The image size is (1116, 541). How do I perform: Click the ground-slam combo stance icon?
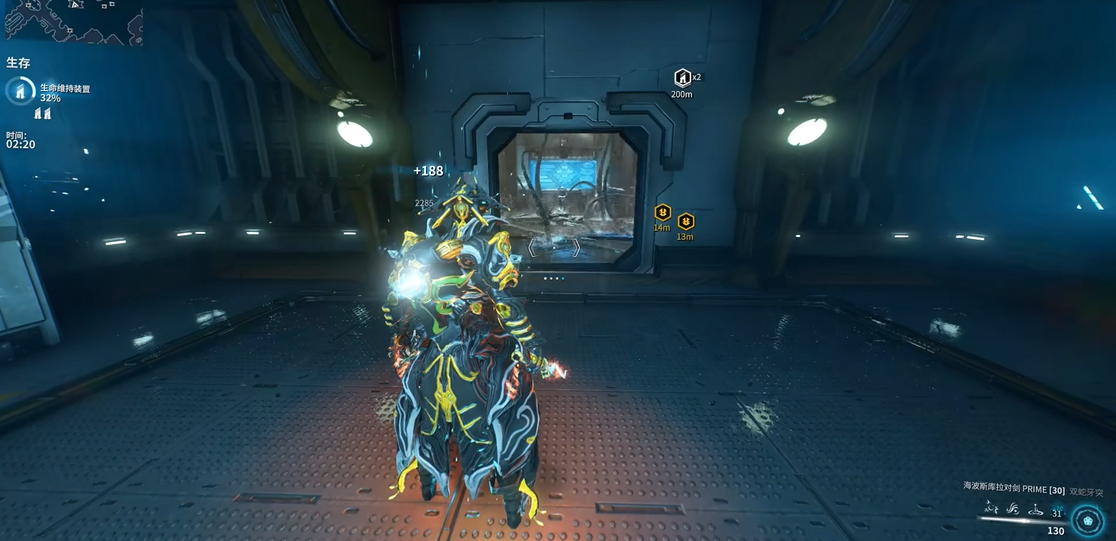click(1035, 510)
